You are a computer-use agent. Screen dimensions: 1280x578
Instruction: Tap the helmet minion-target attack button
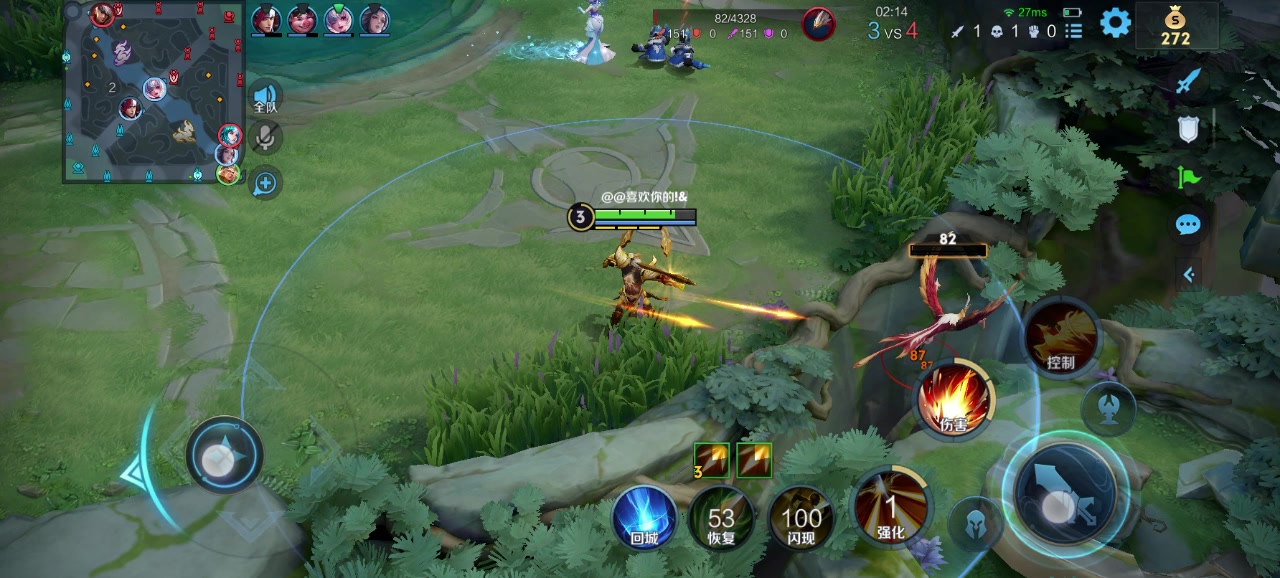pos(975,523)
